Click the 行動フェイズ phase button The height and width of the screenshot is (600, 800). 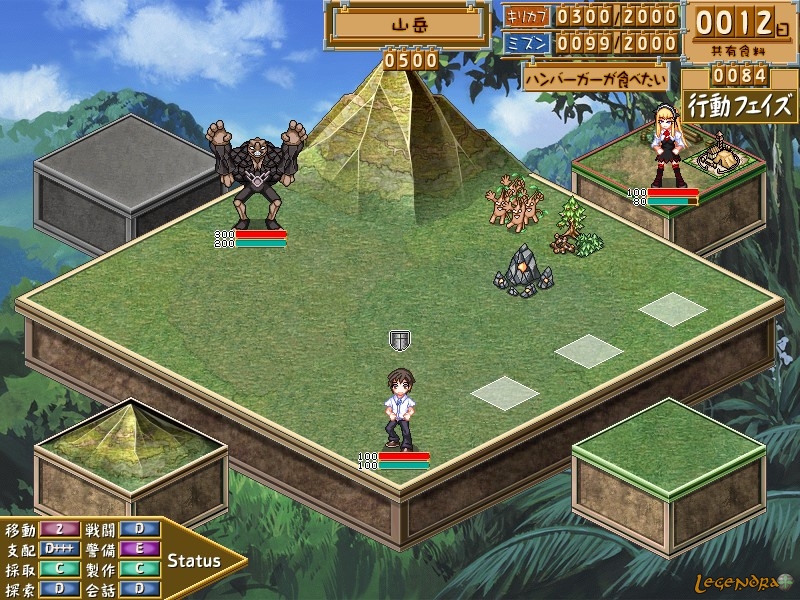[740, 105]
